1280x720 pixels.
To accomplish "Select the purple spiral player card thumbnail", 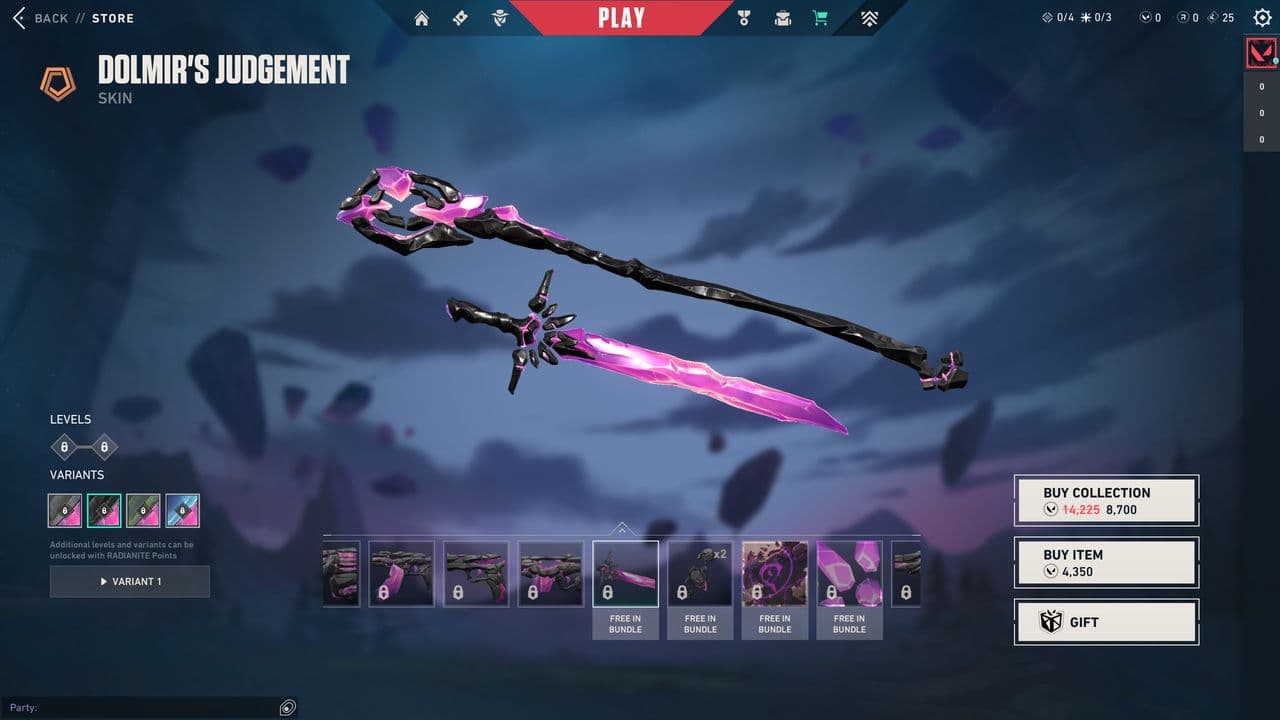I will [x=775, y=574].
